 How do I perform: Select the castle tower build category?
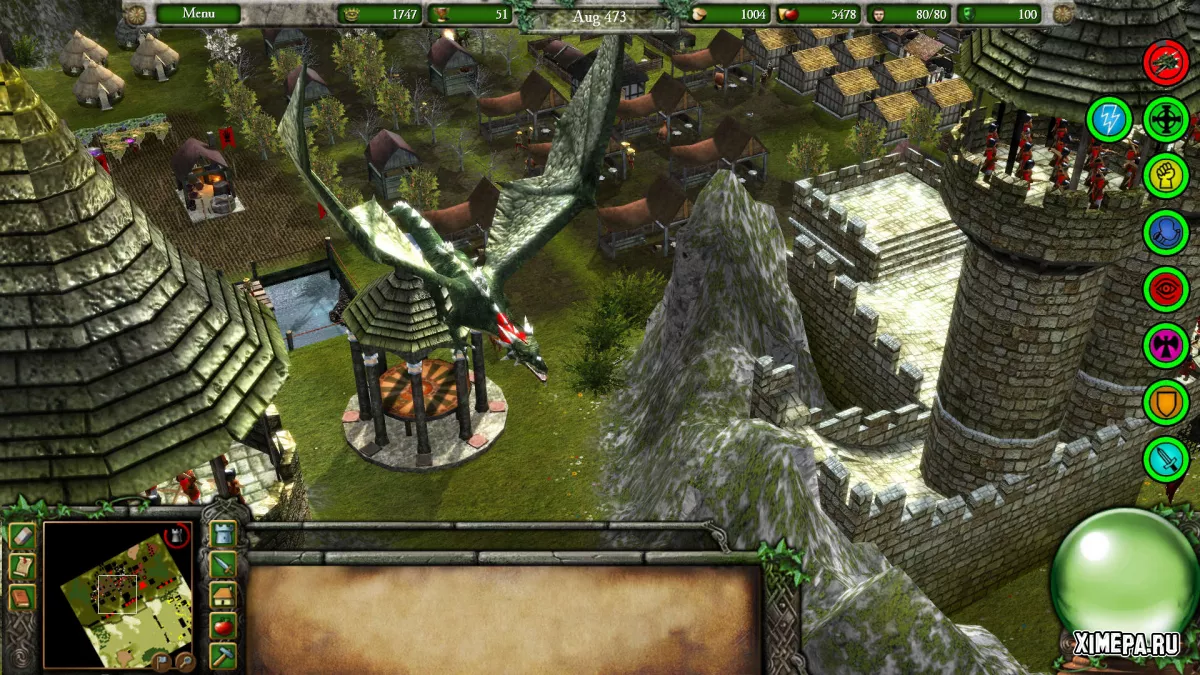click(224, 534)
